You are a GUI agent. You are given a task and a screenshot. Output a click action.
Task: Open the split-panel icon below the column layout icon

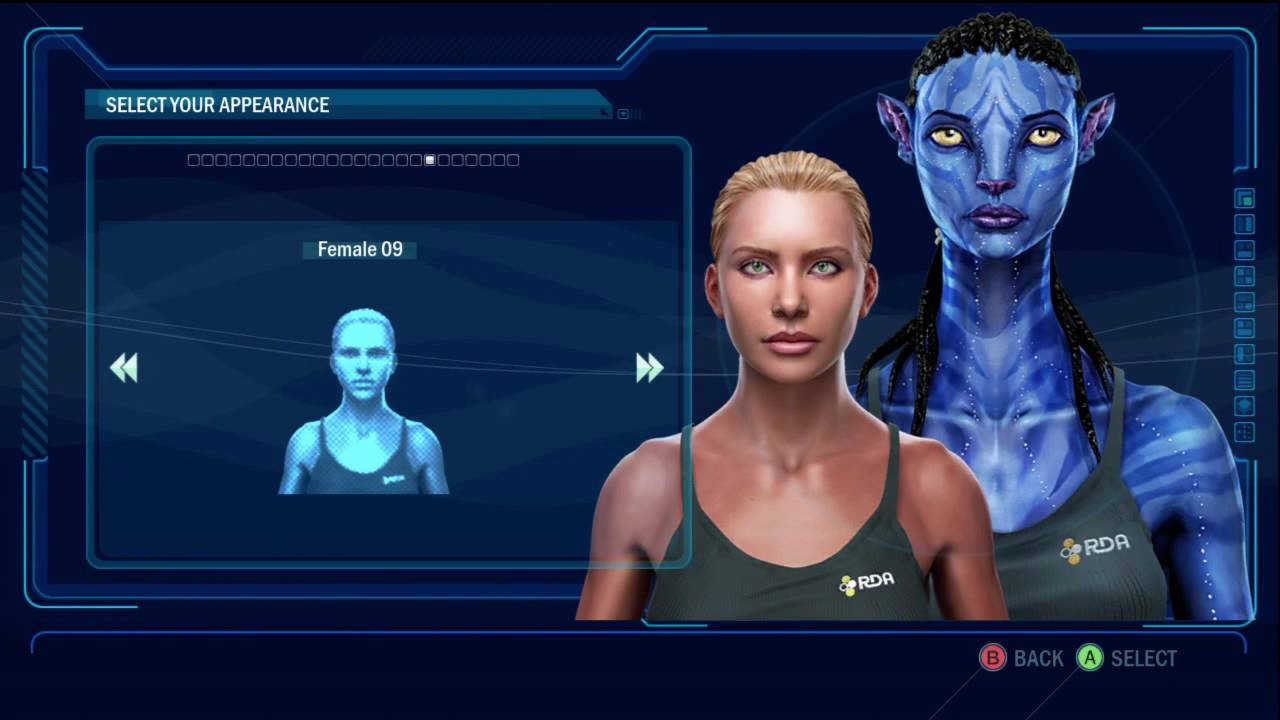(1243, 252)
